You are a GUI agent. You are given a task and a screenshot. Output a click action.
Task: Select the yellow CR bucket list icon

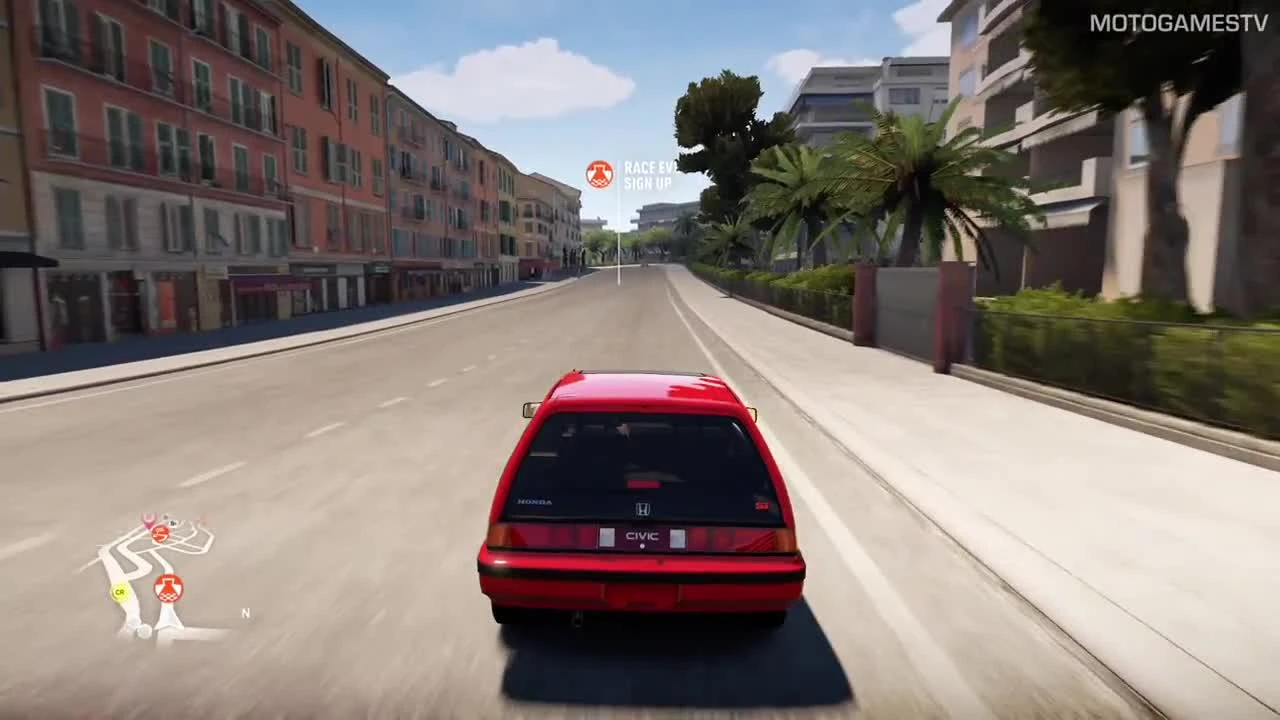[x=120, y=592]
